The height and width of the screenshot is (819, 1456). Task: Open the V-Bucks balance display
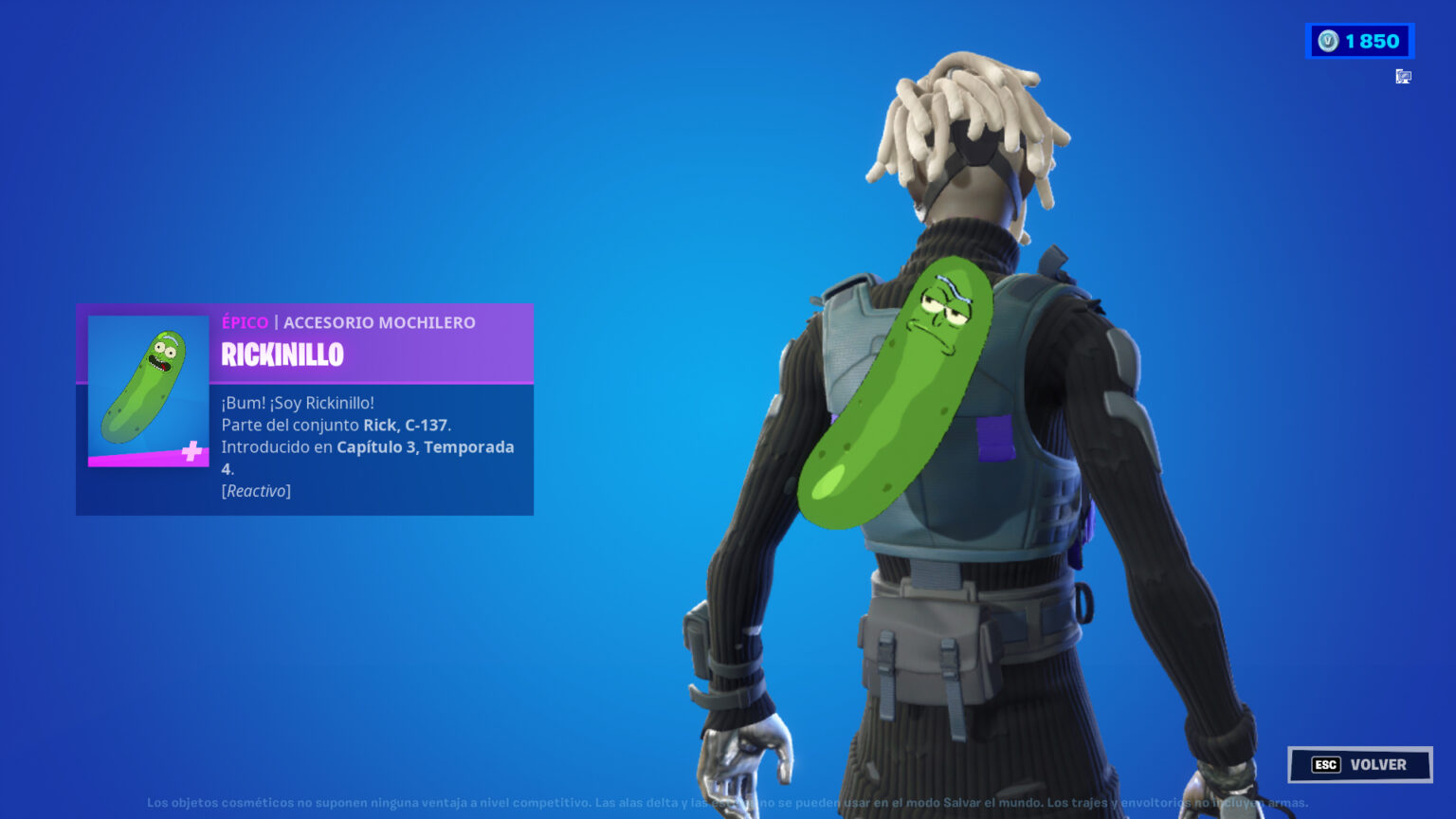(x=1359, y=41)
